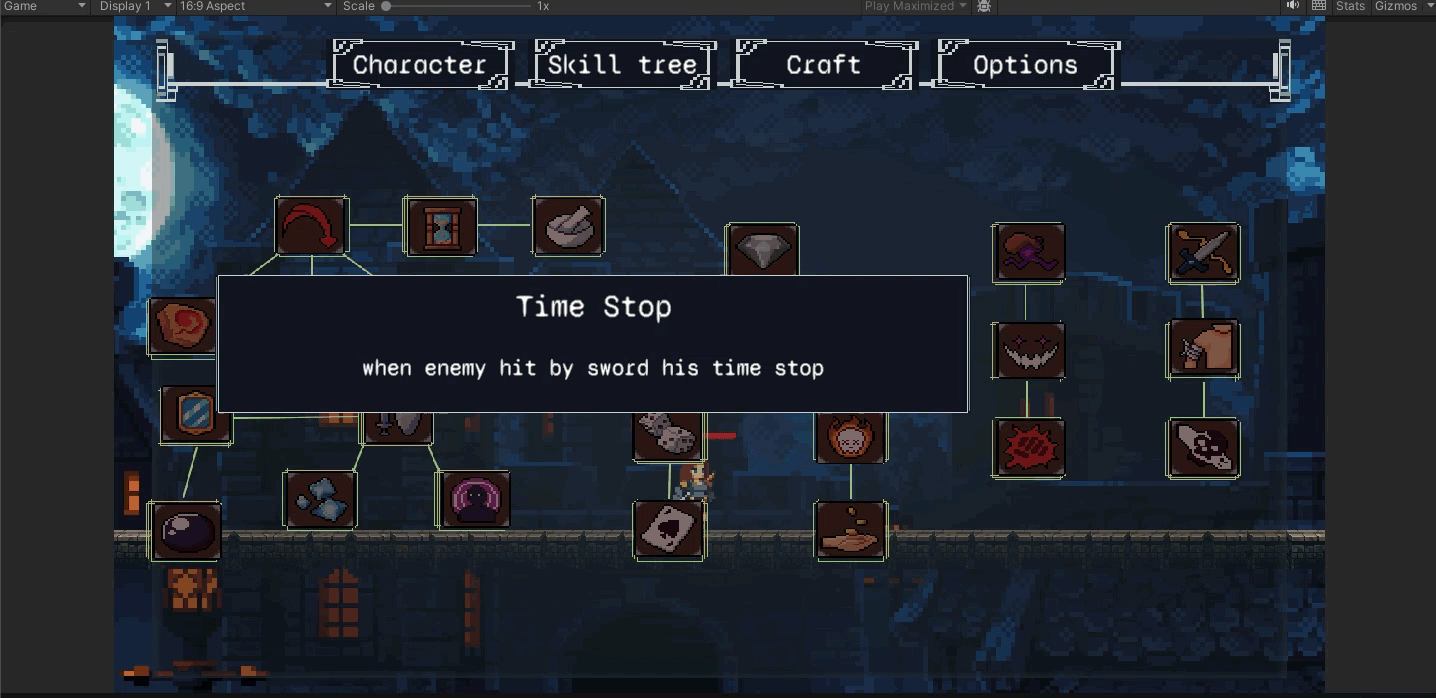Choose the red spiky burst skill
This screenshot has height=698, width=1436.
[x=1029, y=448]
